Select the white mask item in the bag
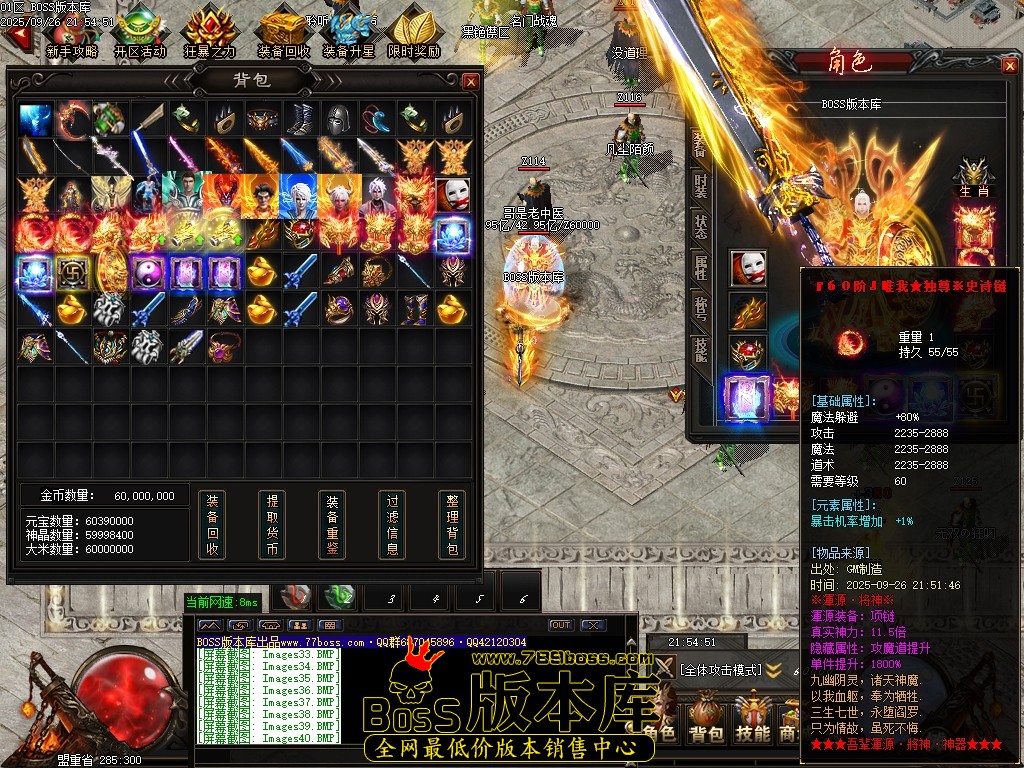 [x=453, y=193]
